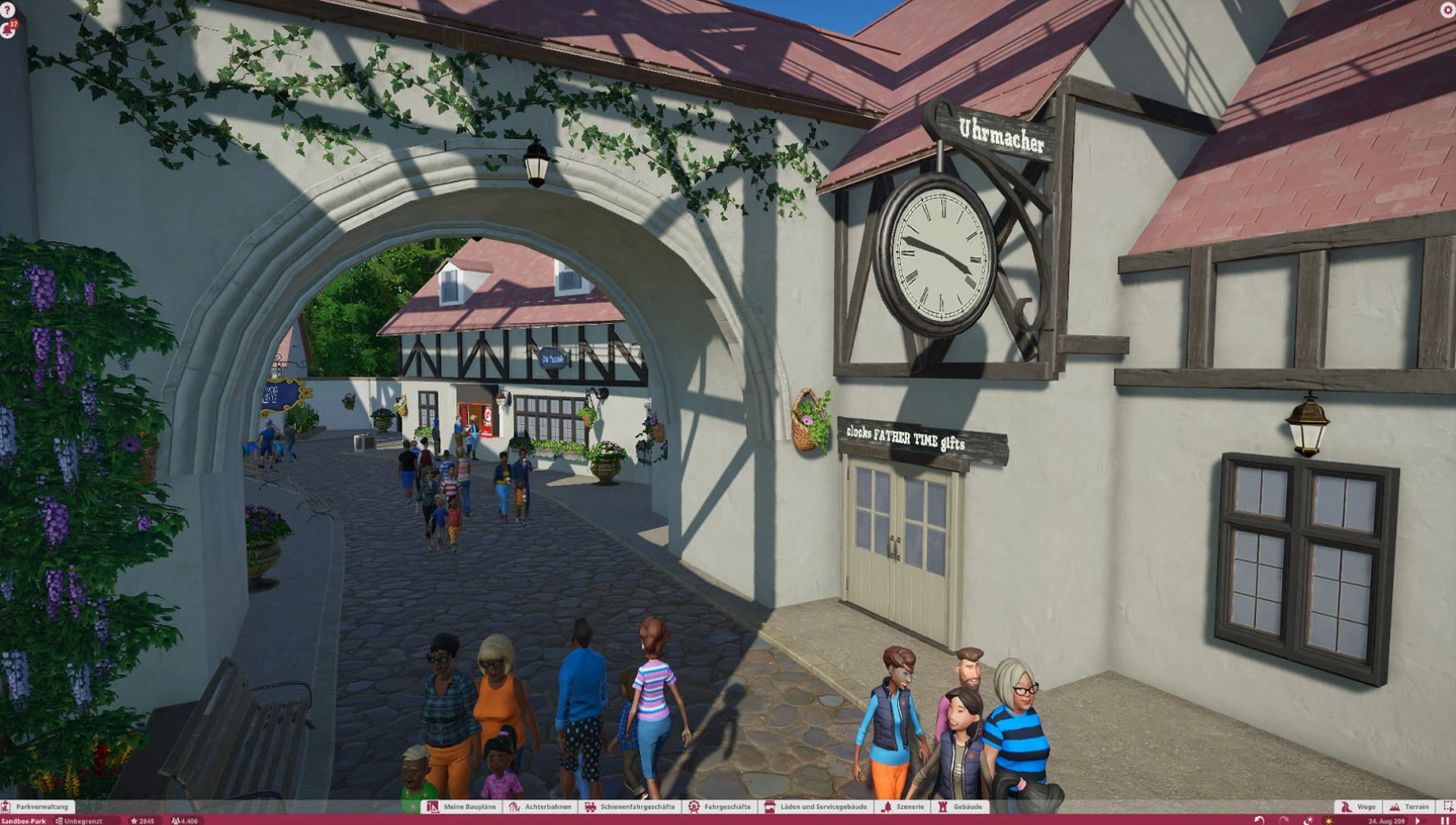Open the Gebäude builder
This screenshot has width=1456, height=825.
tap(961, 807)
